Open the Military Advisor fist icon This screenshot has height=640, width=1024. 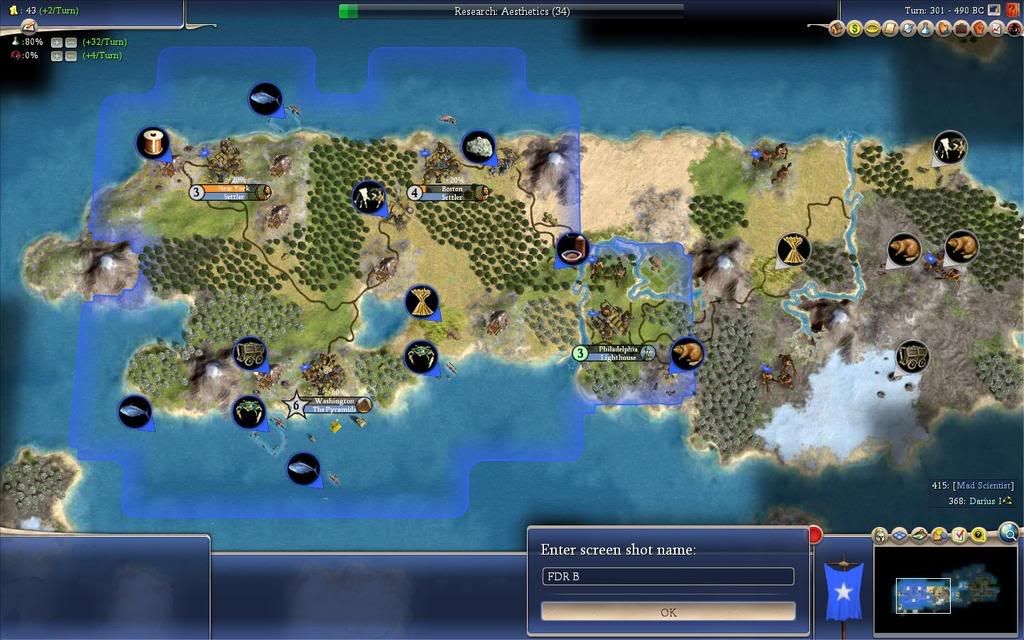coord(980,29)
